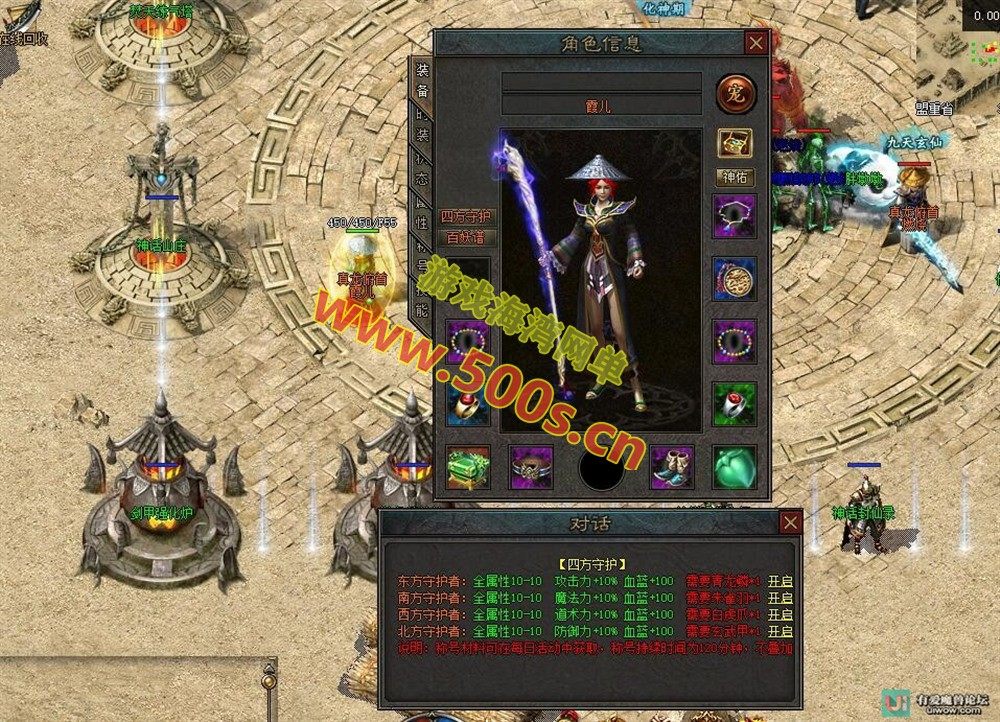Open the 四方守护 guardian panel
Viewport: 1000px width, 722px height.
(467, 217)
